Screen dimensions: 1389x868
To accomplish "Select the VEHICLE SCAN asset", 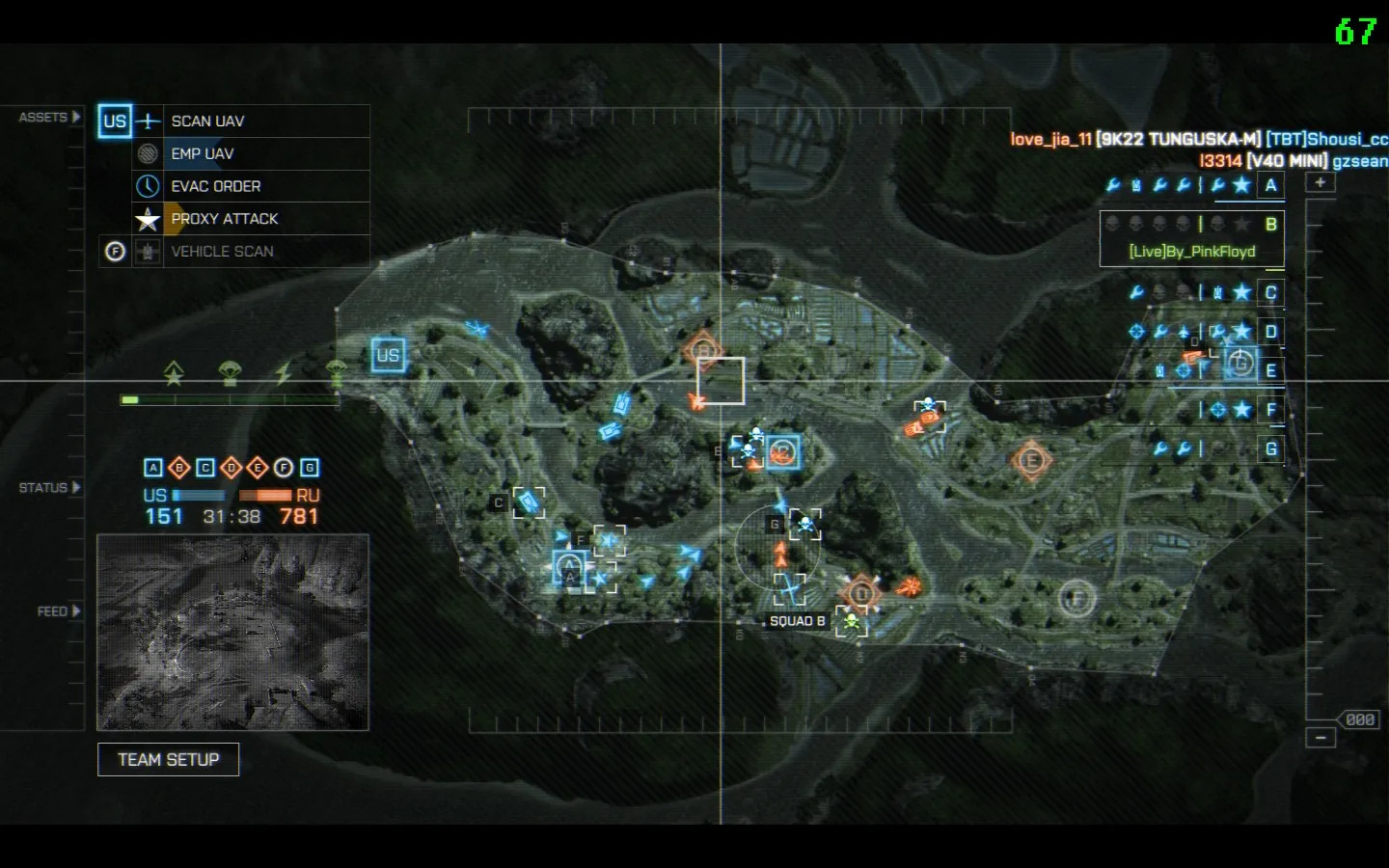I will 222,252.
